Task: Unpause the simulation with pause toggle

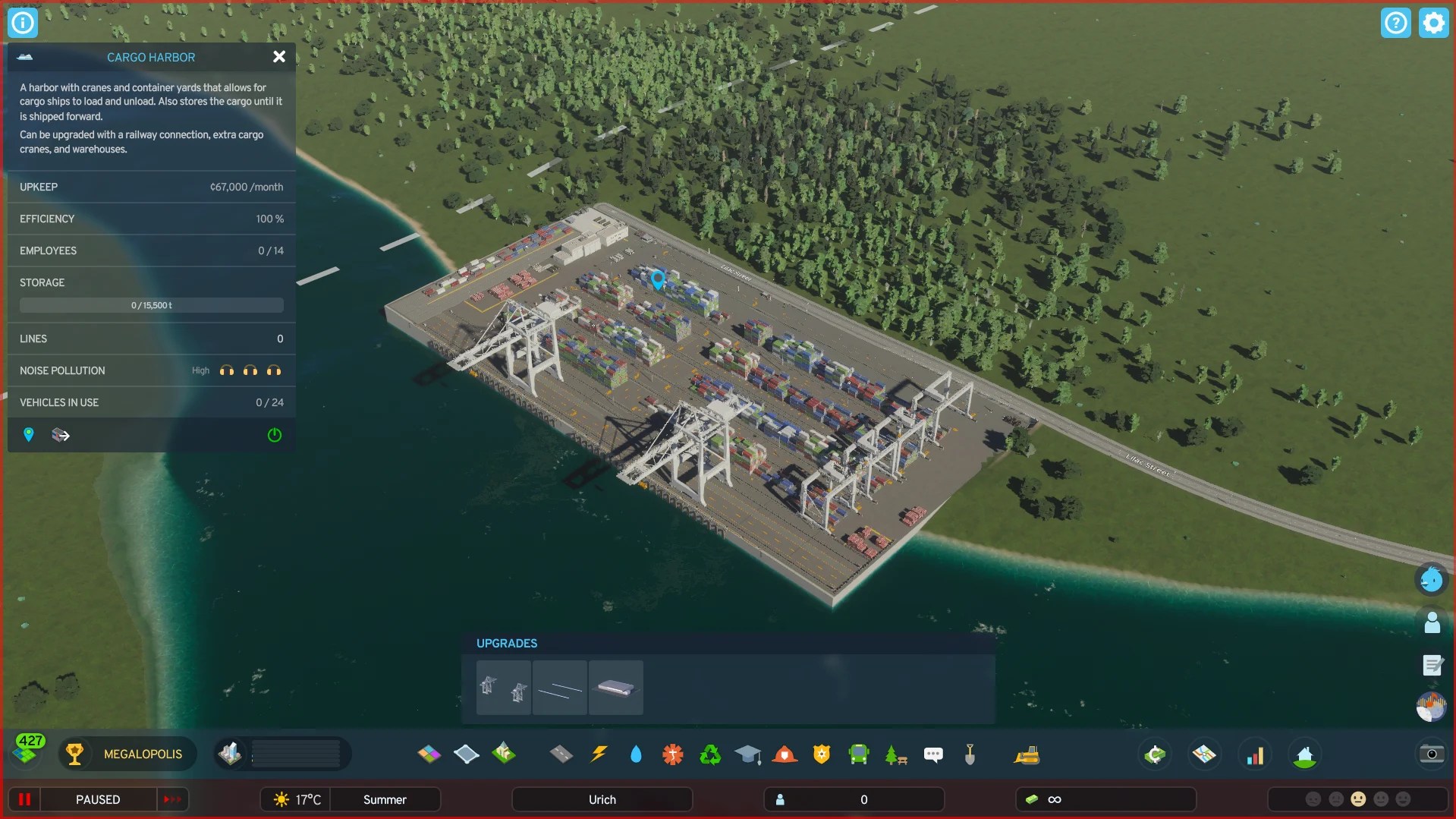Action: coord(24,799)
